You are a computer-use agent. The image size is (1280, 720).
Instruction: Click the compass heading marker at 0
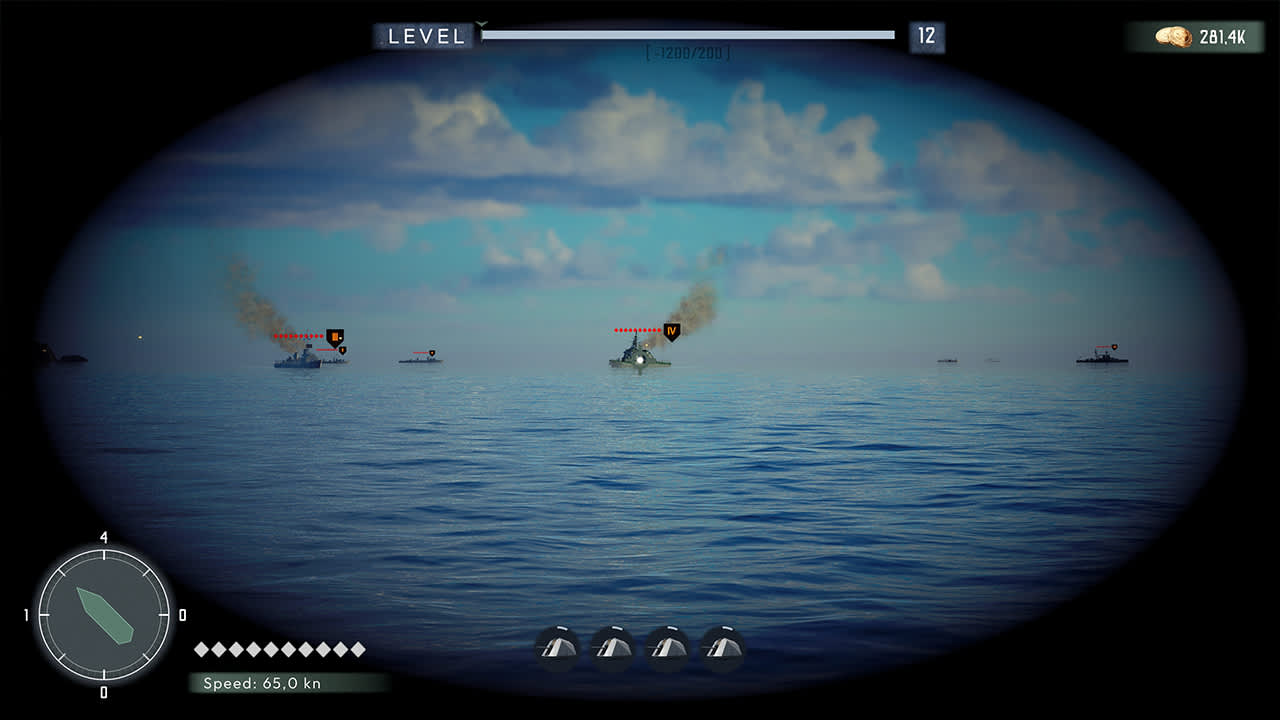point(182,614)
